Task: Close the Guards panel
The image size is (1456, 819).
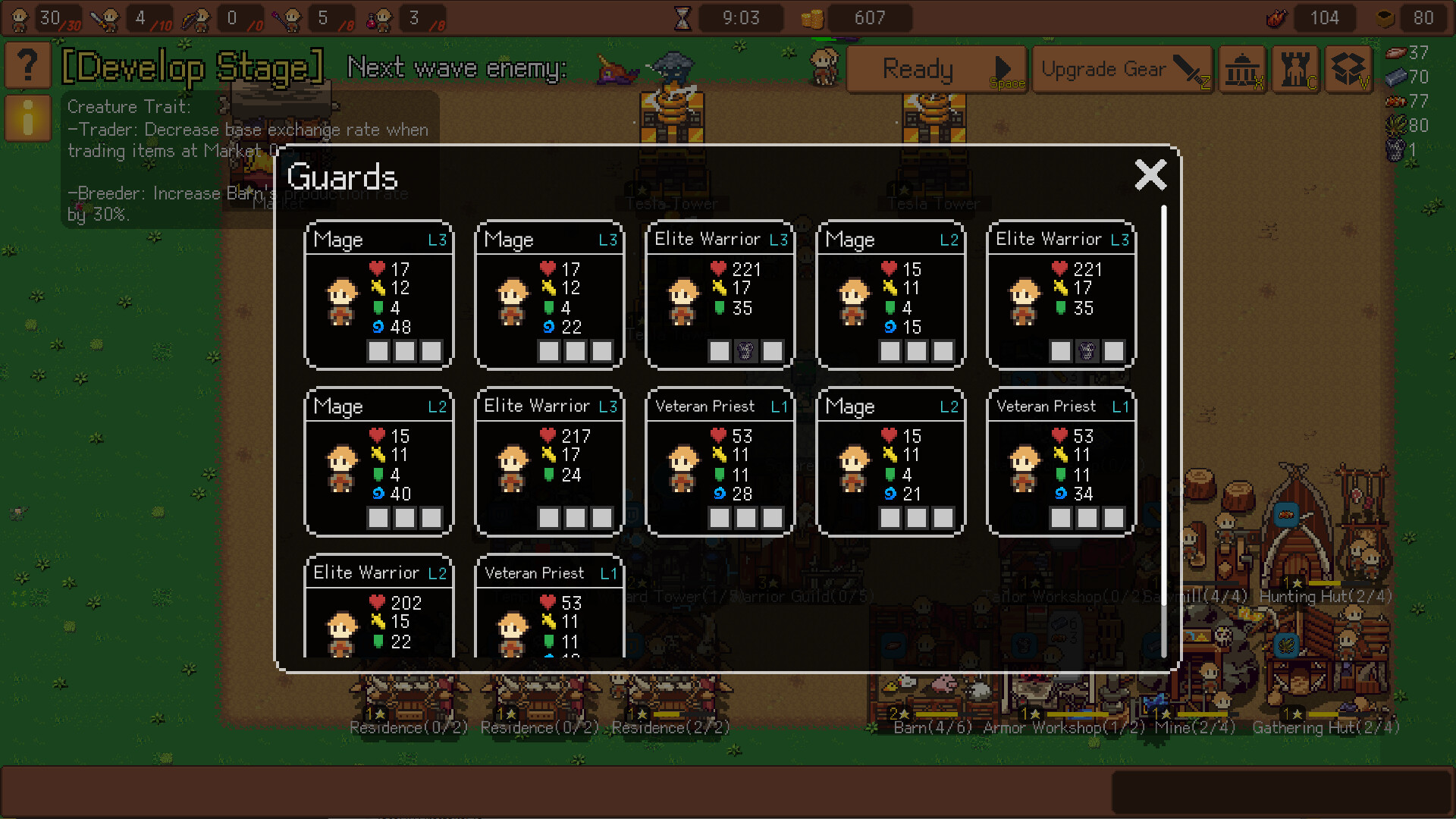Action: coord(1150,175)
